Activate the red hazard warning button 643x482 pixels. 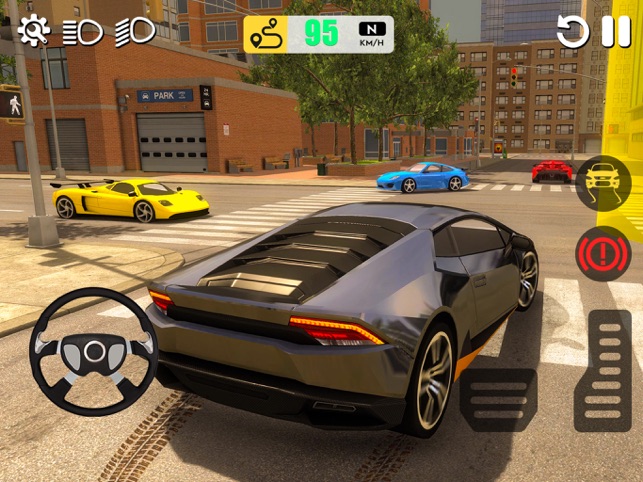tap(603, 253)
